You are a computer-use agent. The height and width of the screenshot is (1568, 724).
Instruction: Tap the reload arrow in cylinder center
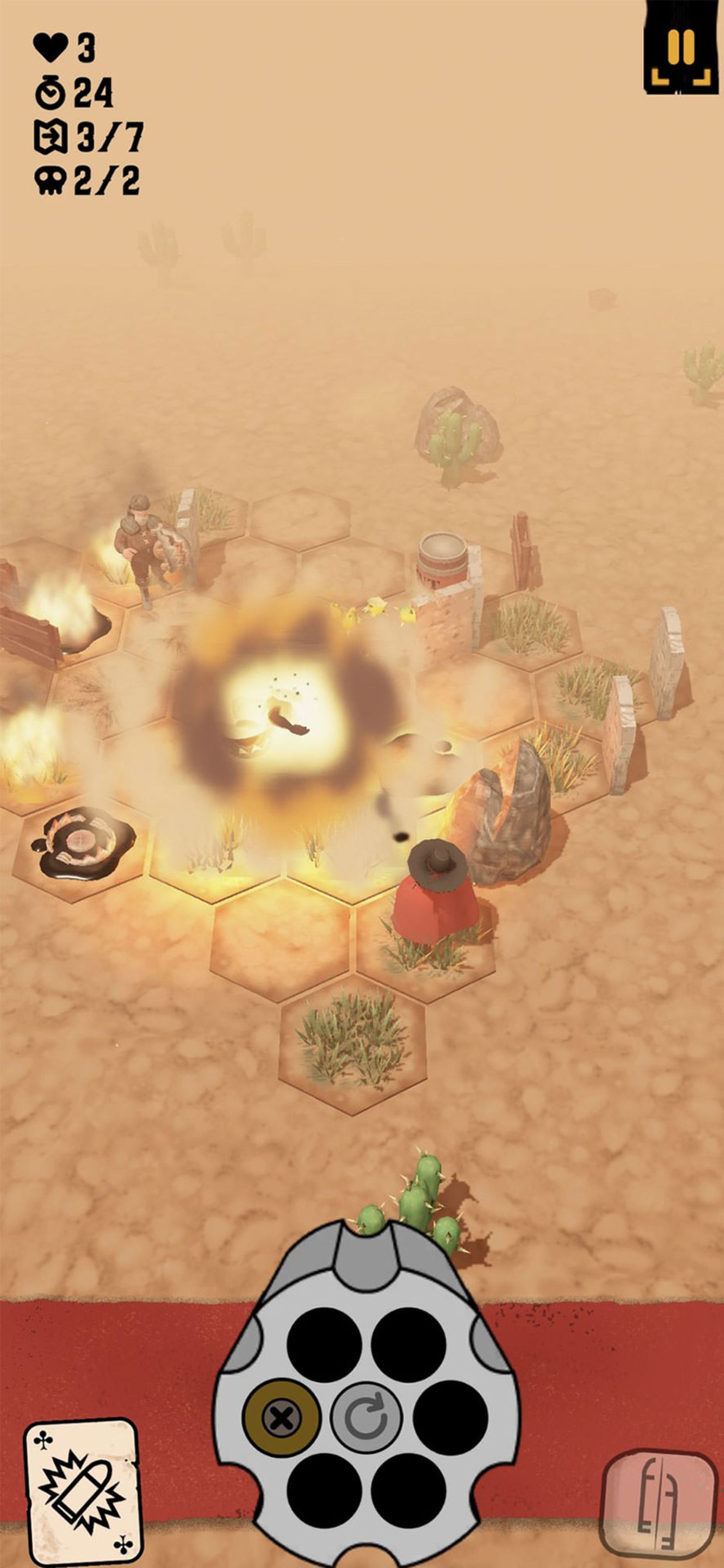tap(366, 1418)
